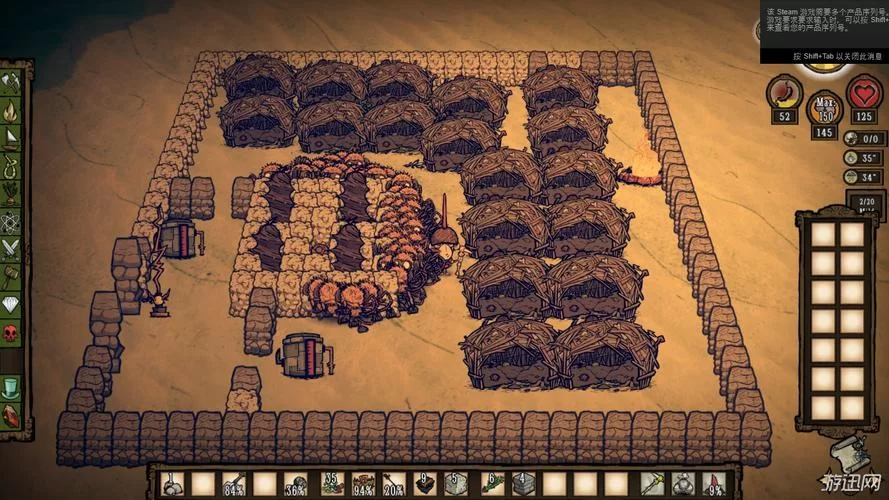Viewport: 889px width, 500px height.
Task: Choose the inventory item at 94% durability
Action: coord(364,485)
